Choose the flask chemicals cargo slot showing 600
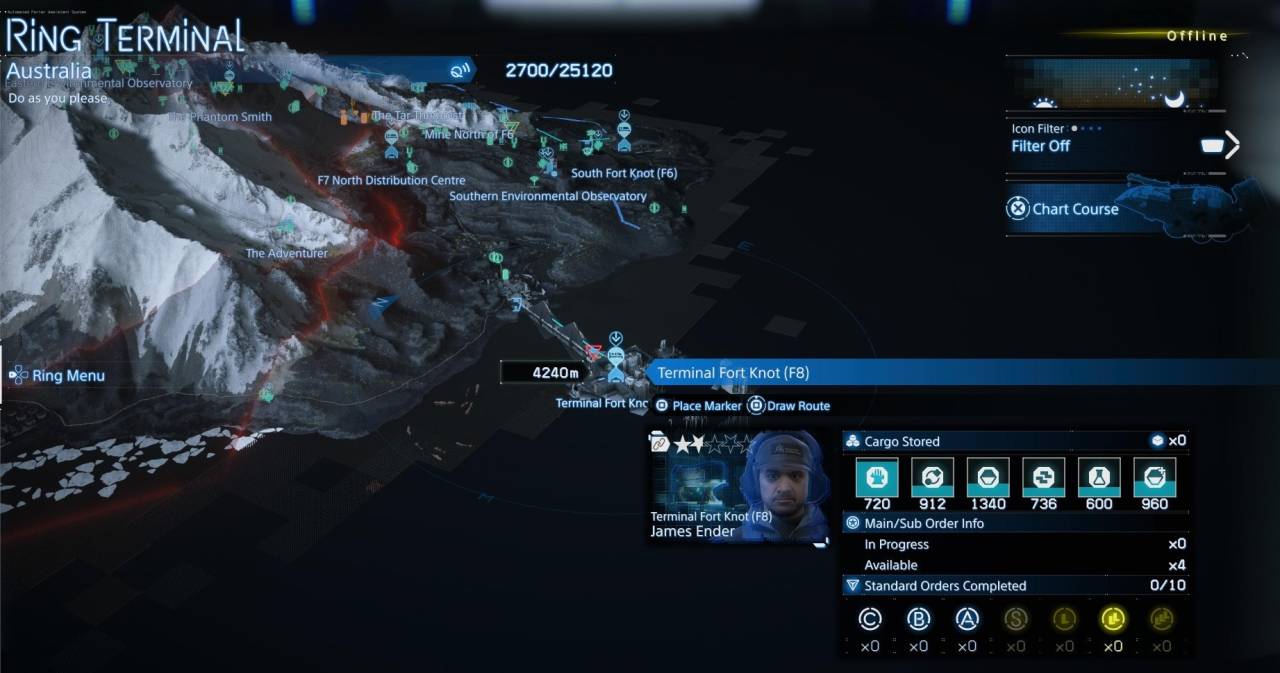This screenshot has width=1280, height=673. point(1099,478)
